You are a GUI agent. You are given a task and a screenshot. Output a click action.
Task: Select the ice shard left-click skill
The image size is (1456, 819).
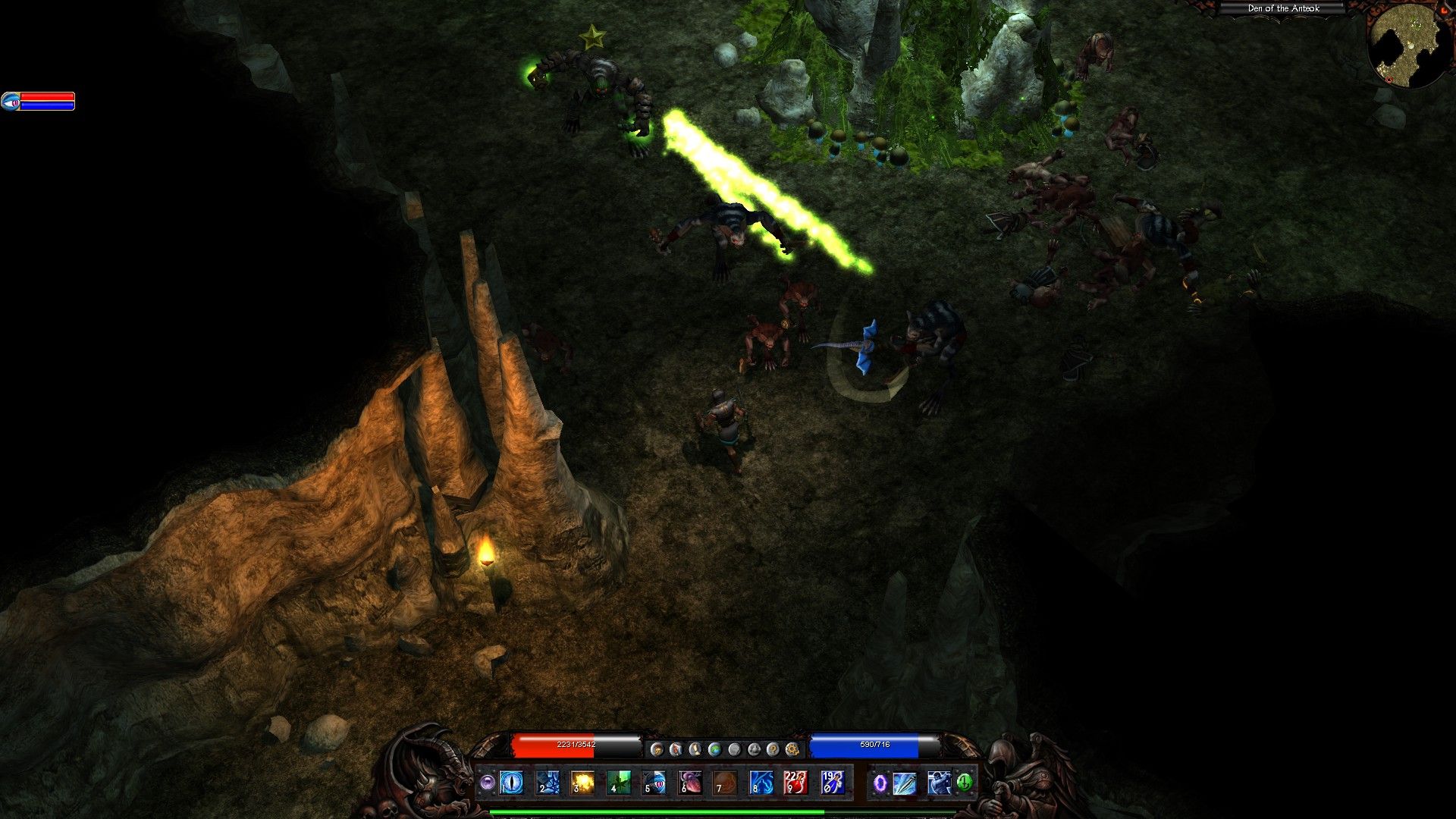[x=905, y=783]
